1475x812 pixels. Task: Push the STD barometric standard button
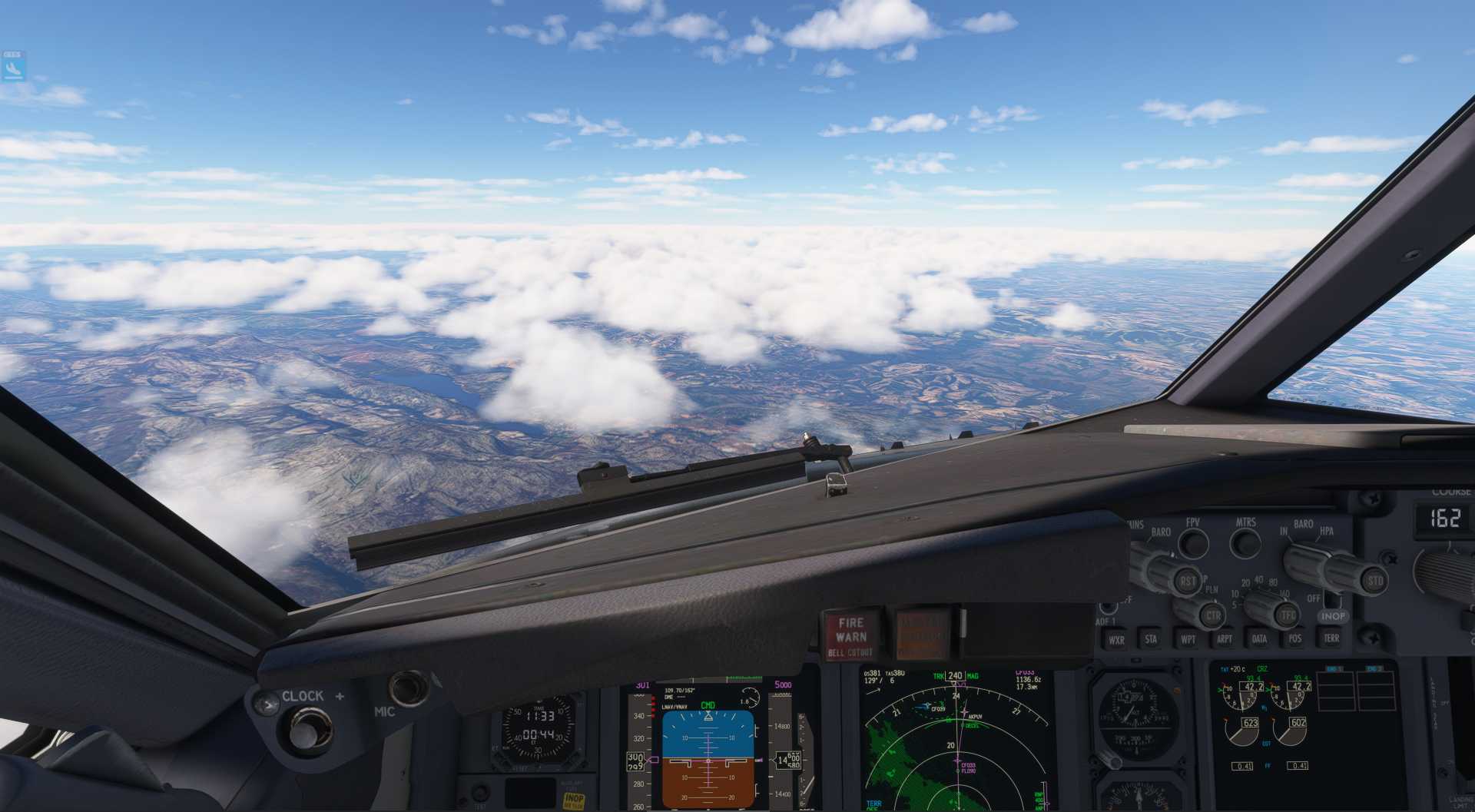click(x=1374, y=580)
